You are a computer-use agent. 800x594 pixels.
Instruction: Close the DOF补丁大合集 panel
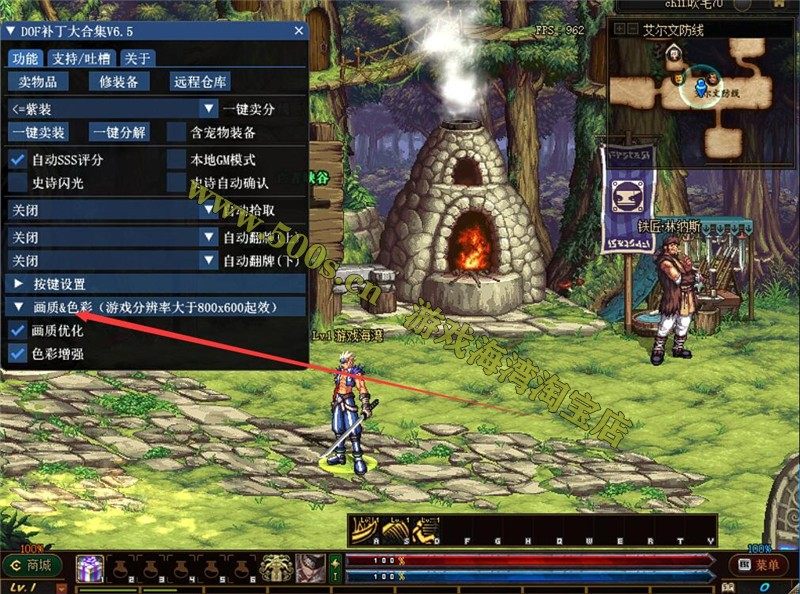pos(298,31)
